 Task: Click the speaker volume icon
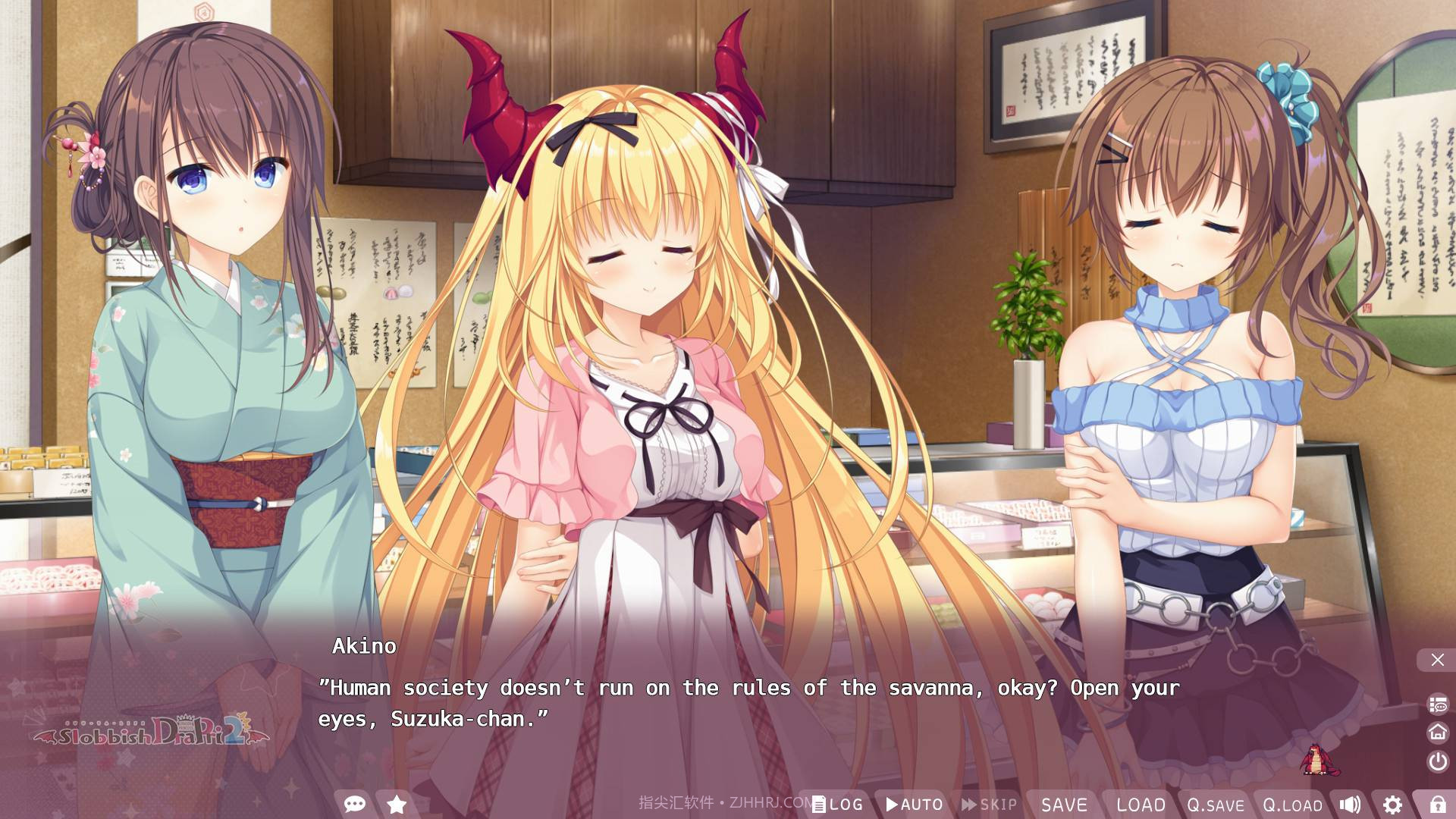(1350, 805)
